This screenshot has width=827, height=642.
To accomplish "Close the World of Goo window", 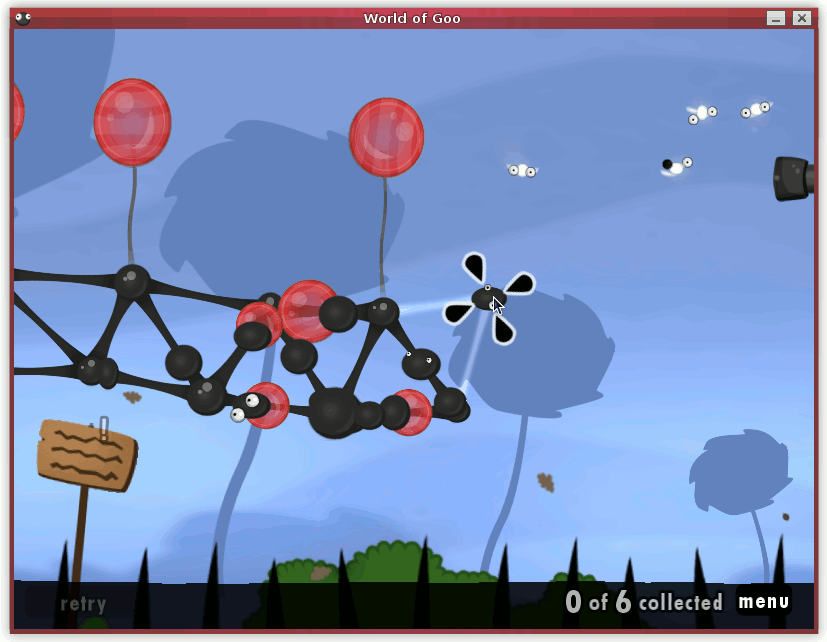I will pyautogui.click(x=802, y=18).
